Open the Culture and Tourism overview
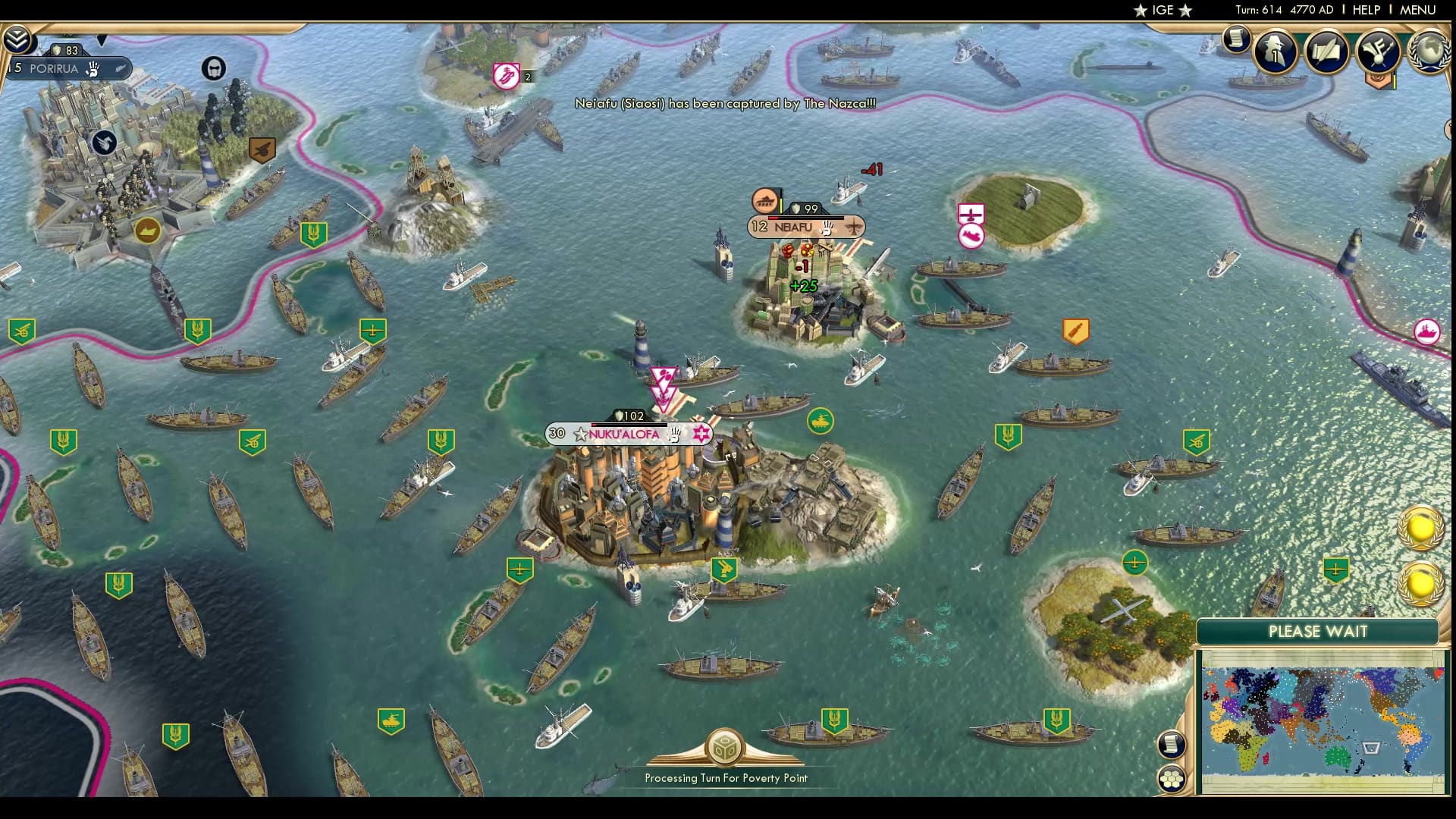 [x=1376, y=51]
